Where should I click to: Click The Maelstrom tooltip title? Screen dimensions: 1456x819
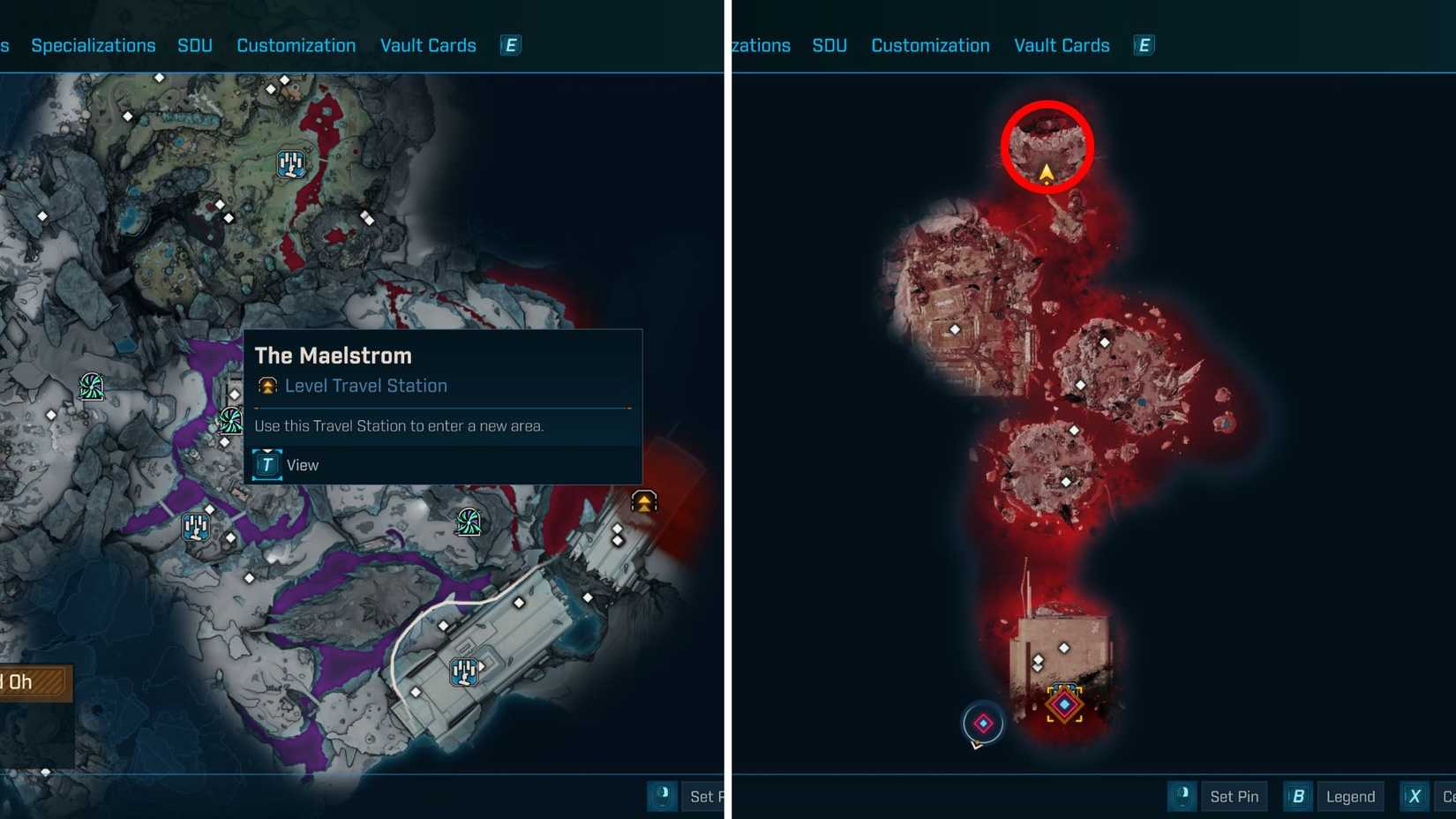pyautogui.click(x=333, y=356)
